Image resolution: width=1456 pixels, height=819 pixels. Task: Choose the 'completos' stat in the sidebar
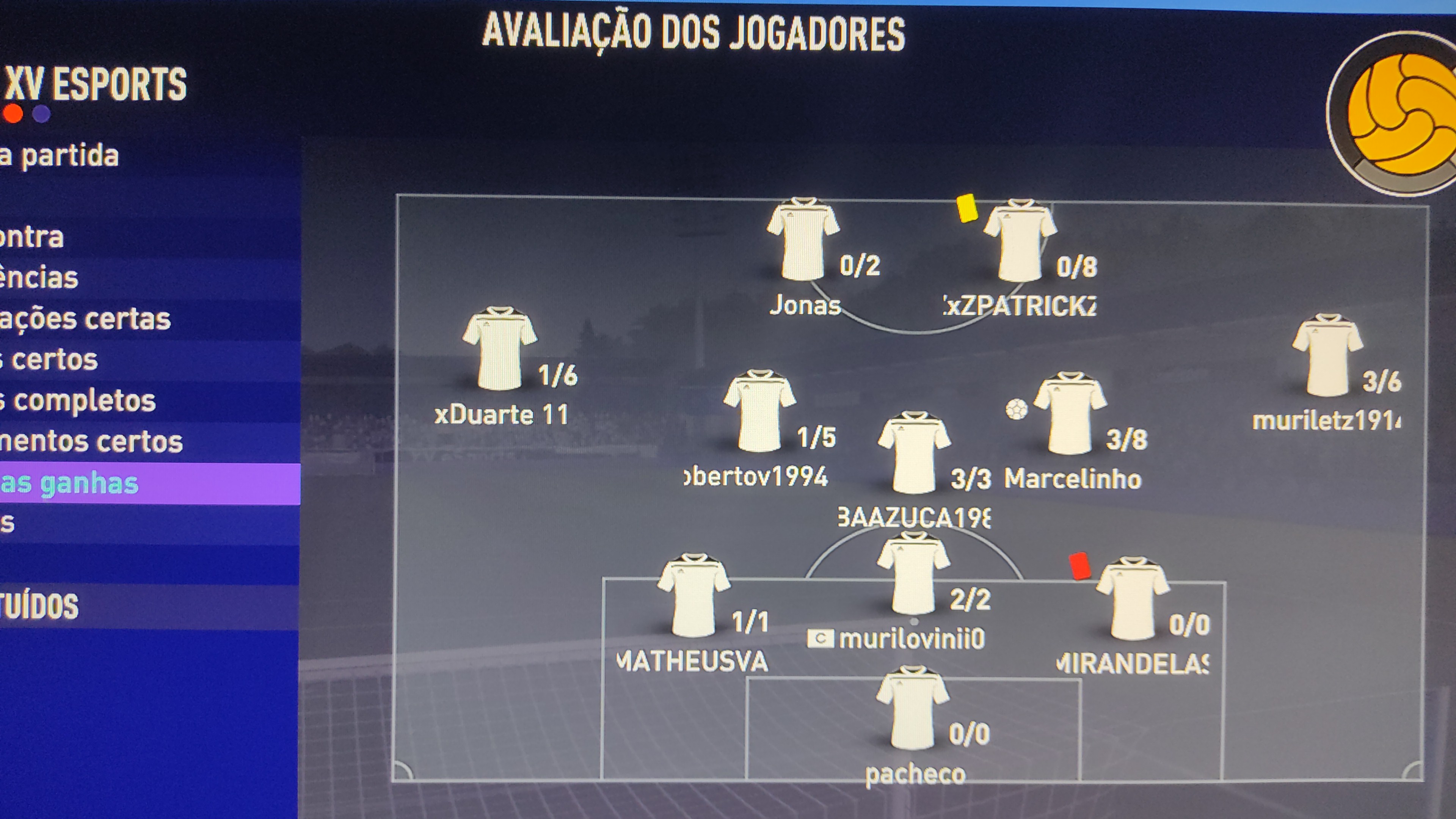pyautogui.click(x=79, y=401)
